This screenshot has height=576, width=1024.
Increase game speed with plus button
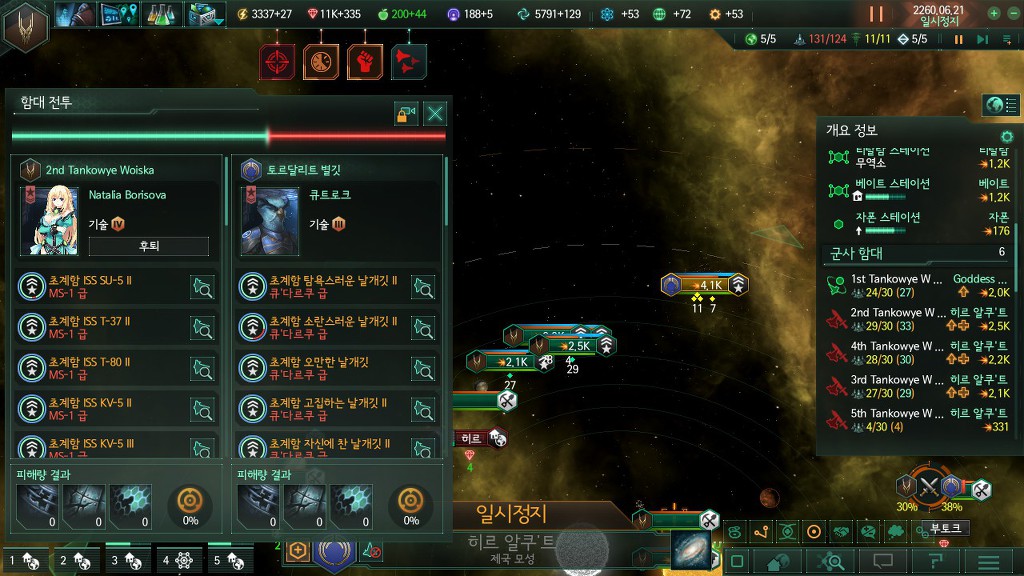994,14
